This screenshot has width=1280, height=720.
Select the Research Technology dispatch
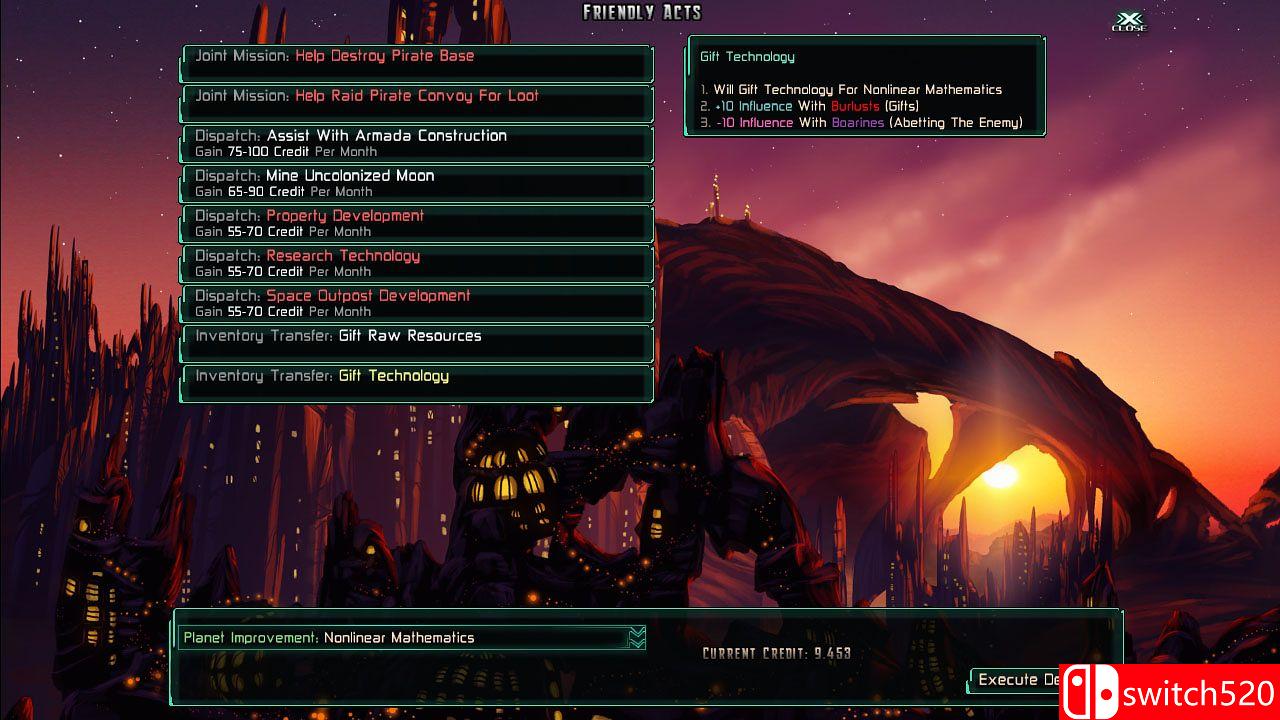click(x=416, y=264)
